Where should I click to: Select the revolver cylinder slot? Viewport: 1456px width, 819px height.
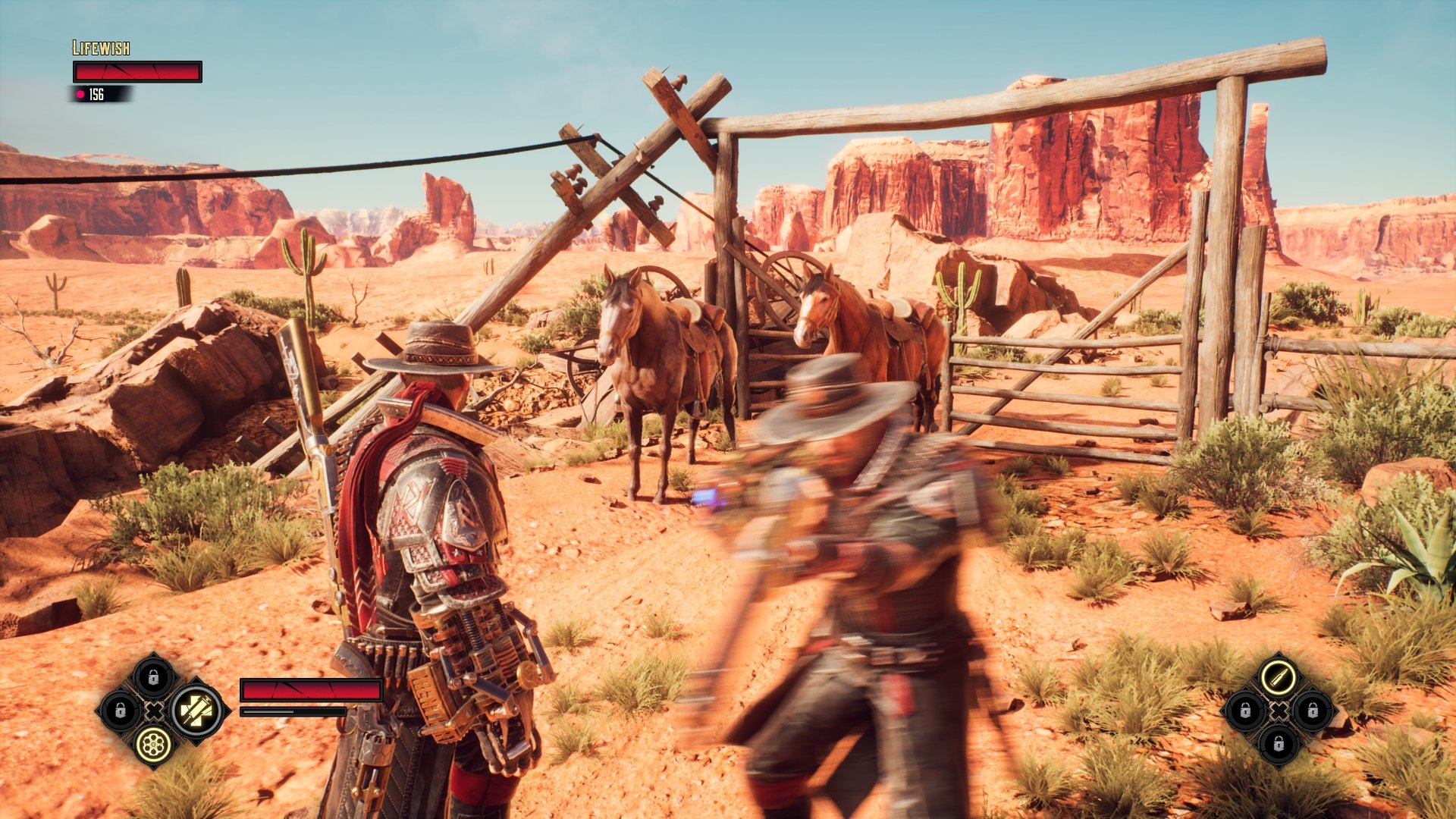tap(153, 744)
